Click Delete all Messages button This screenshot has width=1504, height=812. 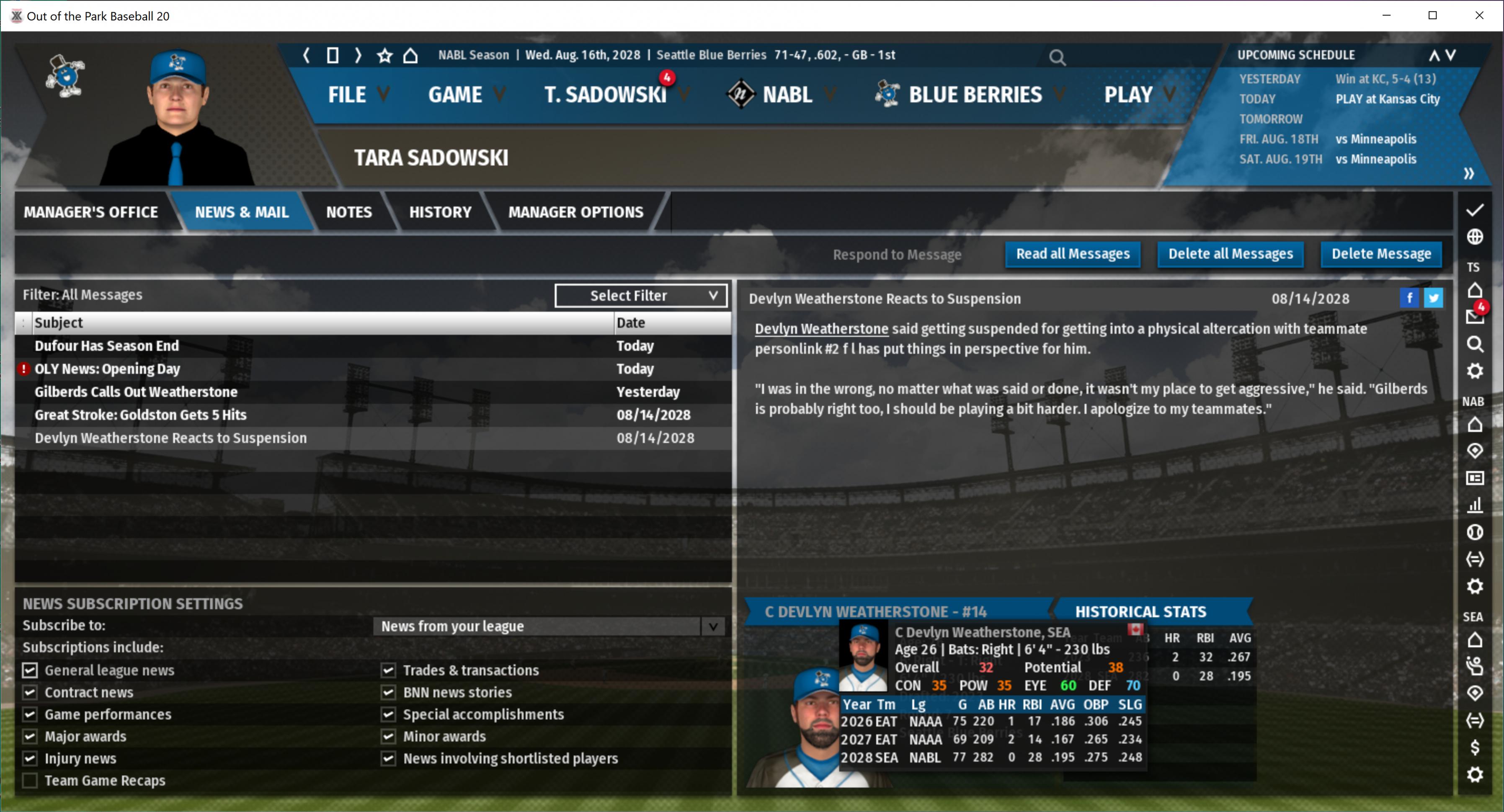(x=1230, y=254)
